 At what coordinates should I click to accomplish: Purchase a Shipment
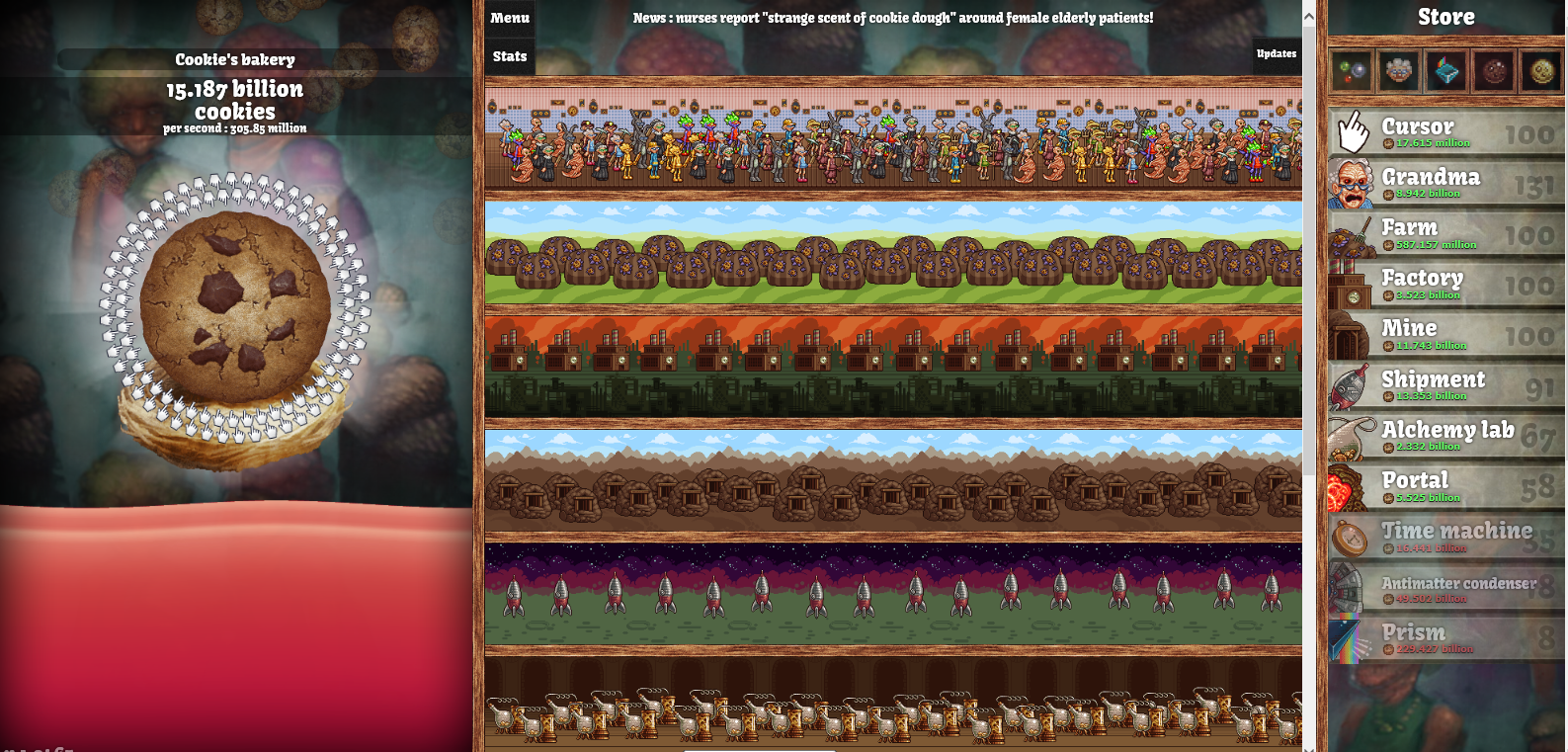click(1446, 385)
